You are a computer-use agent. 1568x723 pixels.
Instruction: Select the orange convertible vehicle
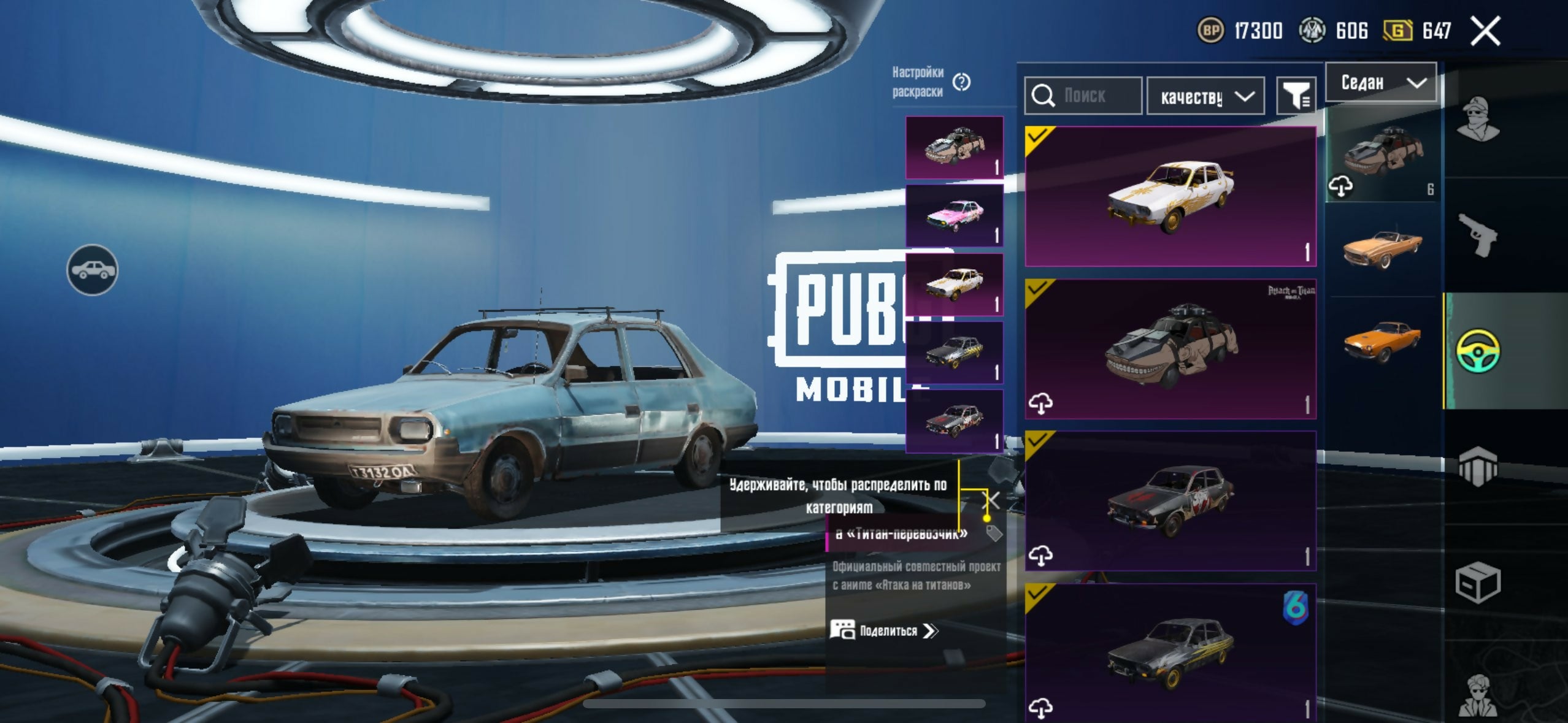pyautogui.click(x=1382, y=248)
